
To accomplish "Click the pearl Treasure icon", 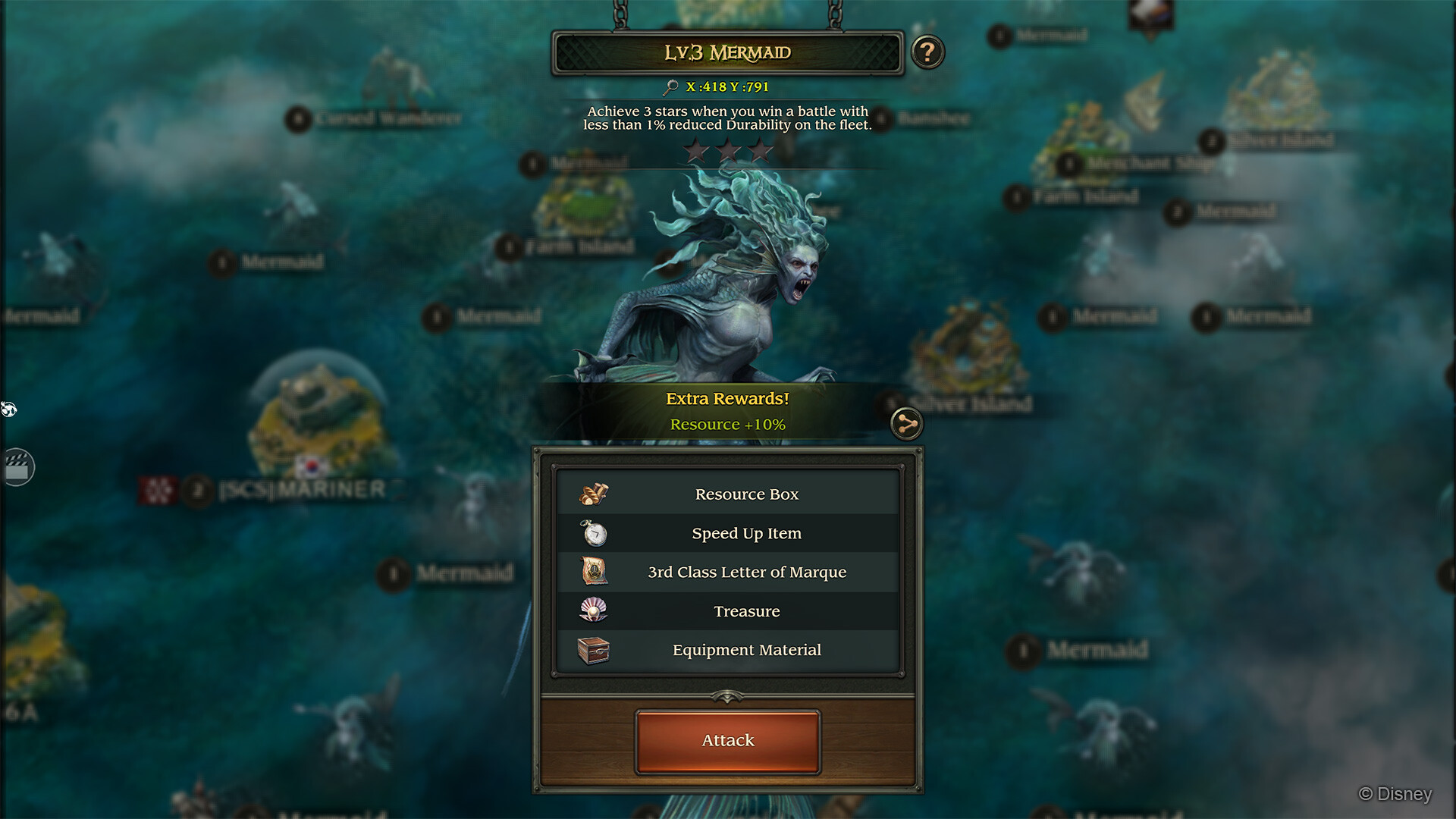I will [594, 611].
